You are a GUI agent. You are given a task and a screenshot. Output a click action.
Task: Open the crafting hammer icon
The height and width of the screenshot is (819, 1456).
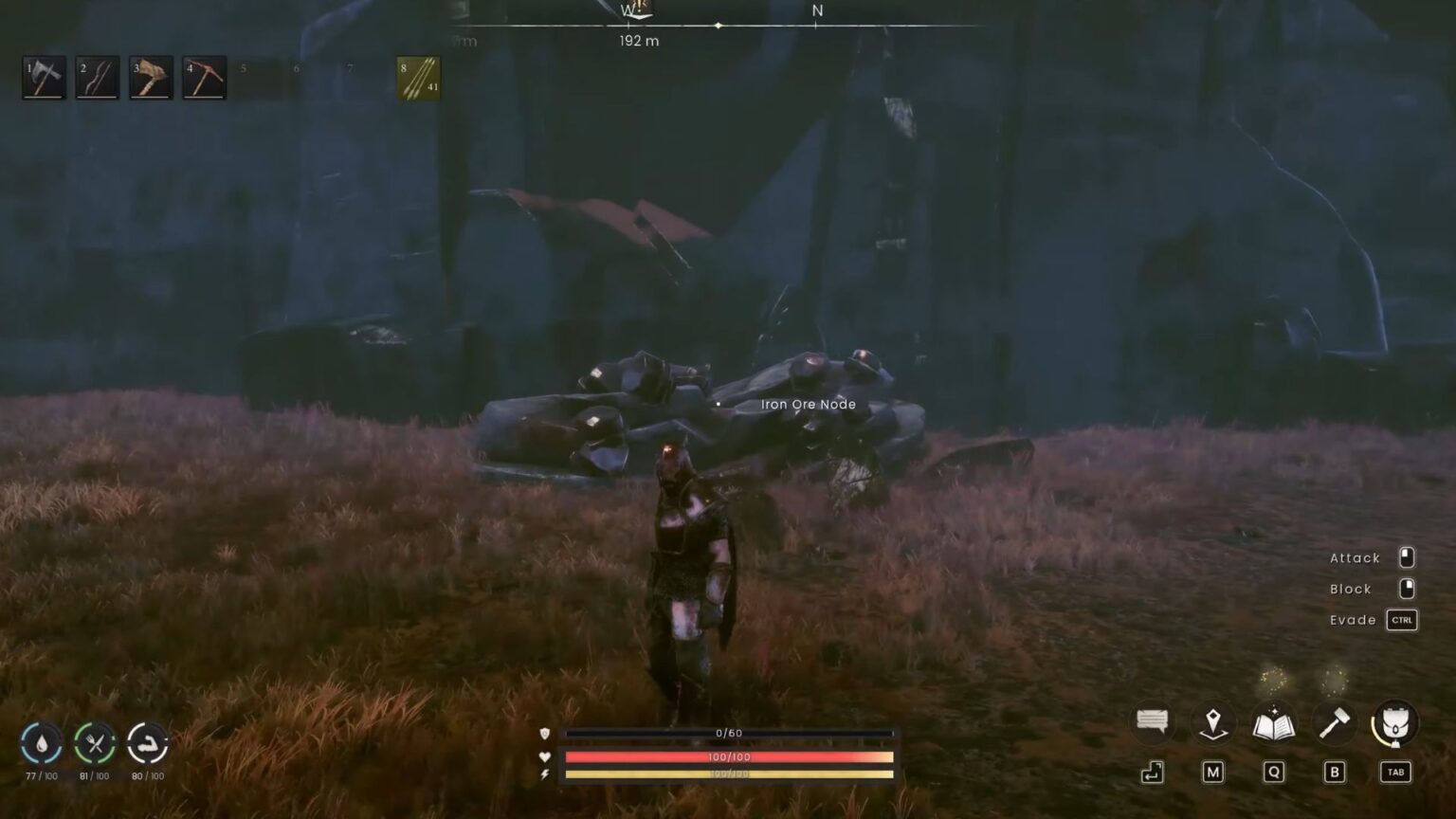1335,722
